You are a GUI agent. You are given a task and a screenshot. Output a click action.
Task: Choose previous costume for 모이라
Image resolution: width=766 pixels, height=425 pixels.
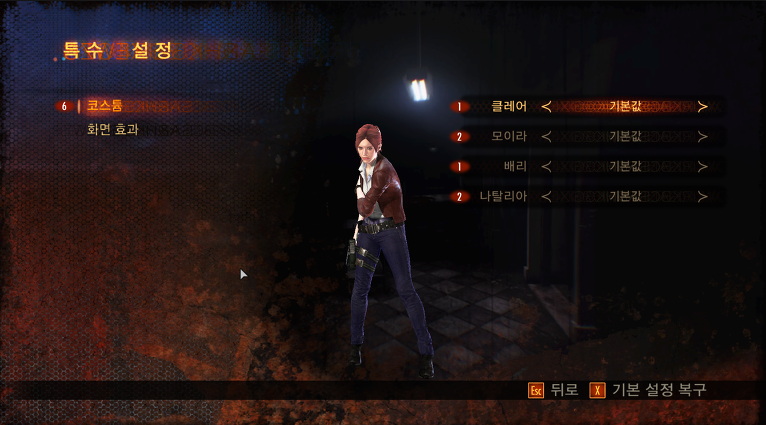pyautogui.click(x=546, y=136)
